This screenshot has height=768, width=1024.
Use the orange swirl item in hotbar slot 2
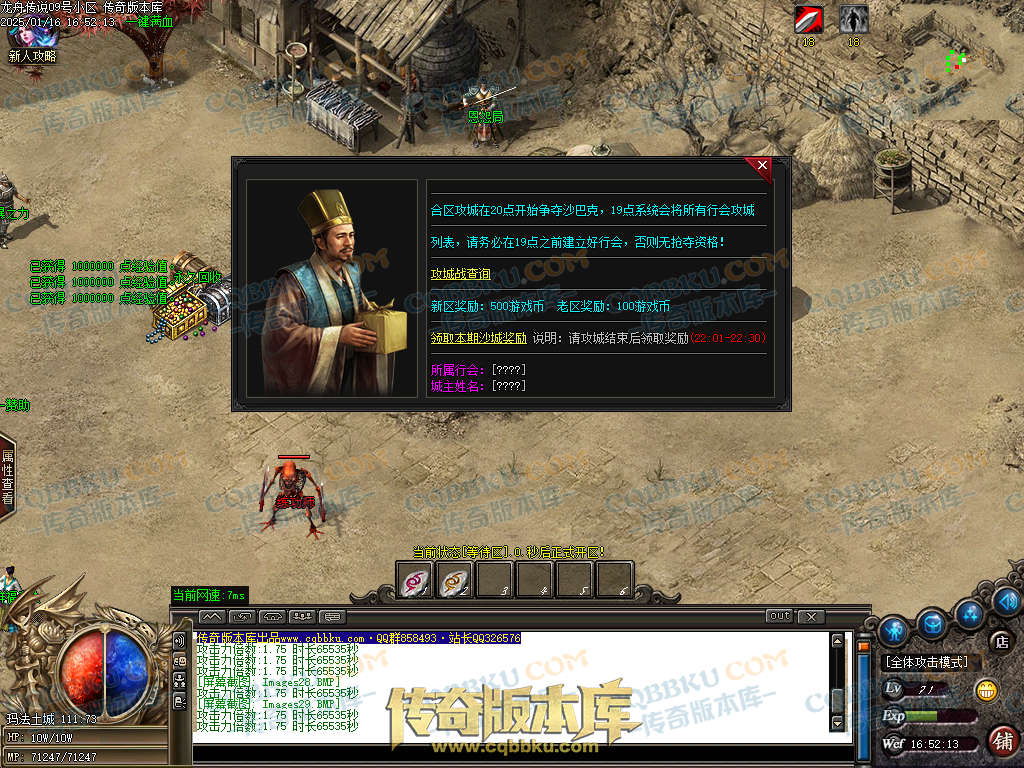tap(455, 580)
